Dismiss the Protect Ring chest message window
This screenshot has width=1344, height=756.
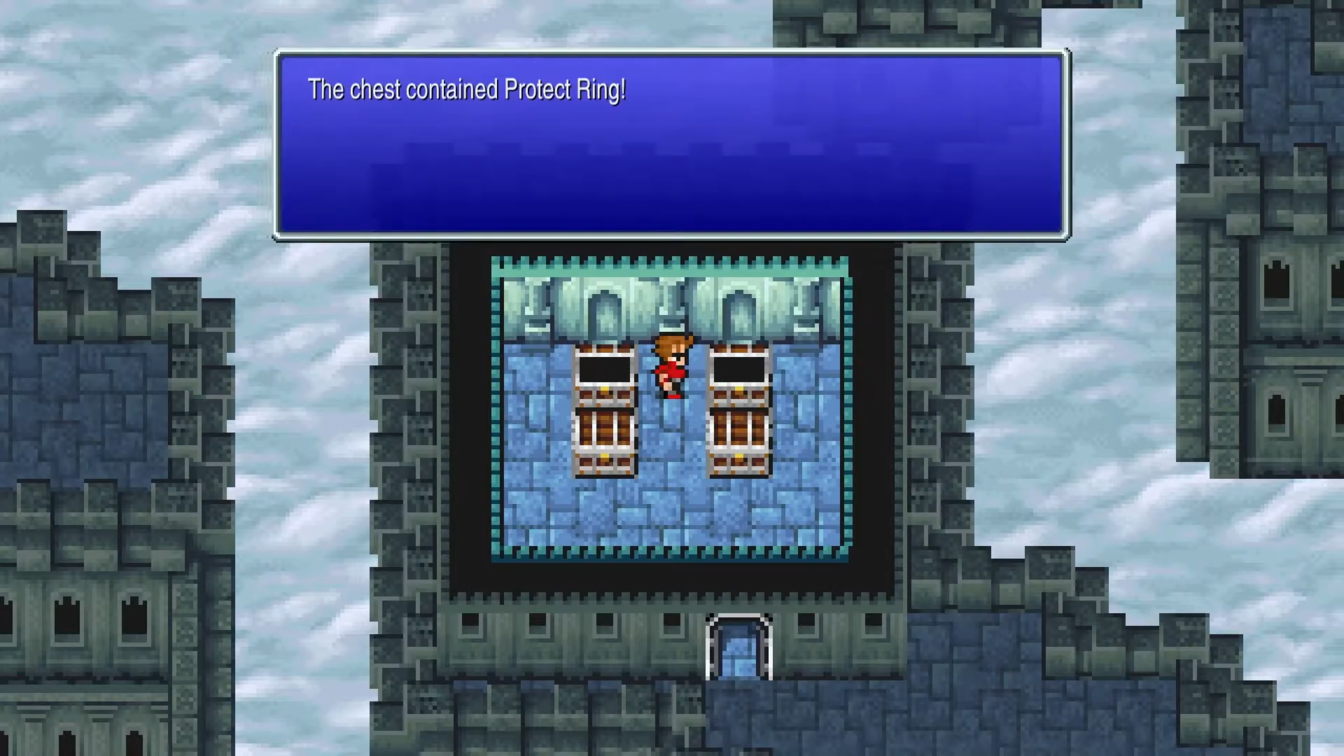[x=671, y=146]
